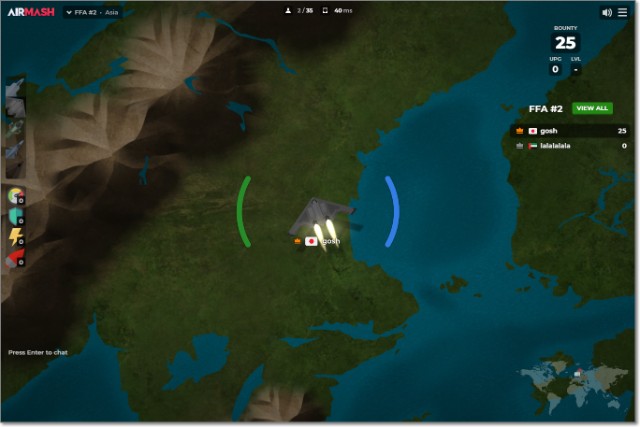Activate the lightning bolt energy upgrade
This screenshot has height=427, width=640.
[x=15, y=237]
